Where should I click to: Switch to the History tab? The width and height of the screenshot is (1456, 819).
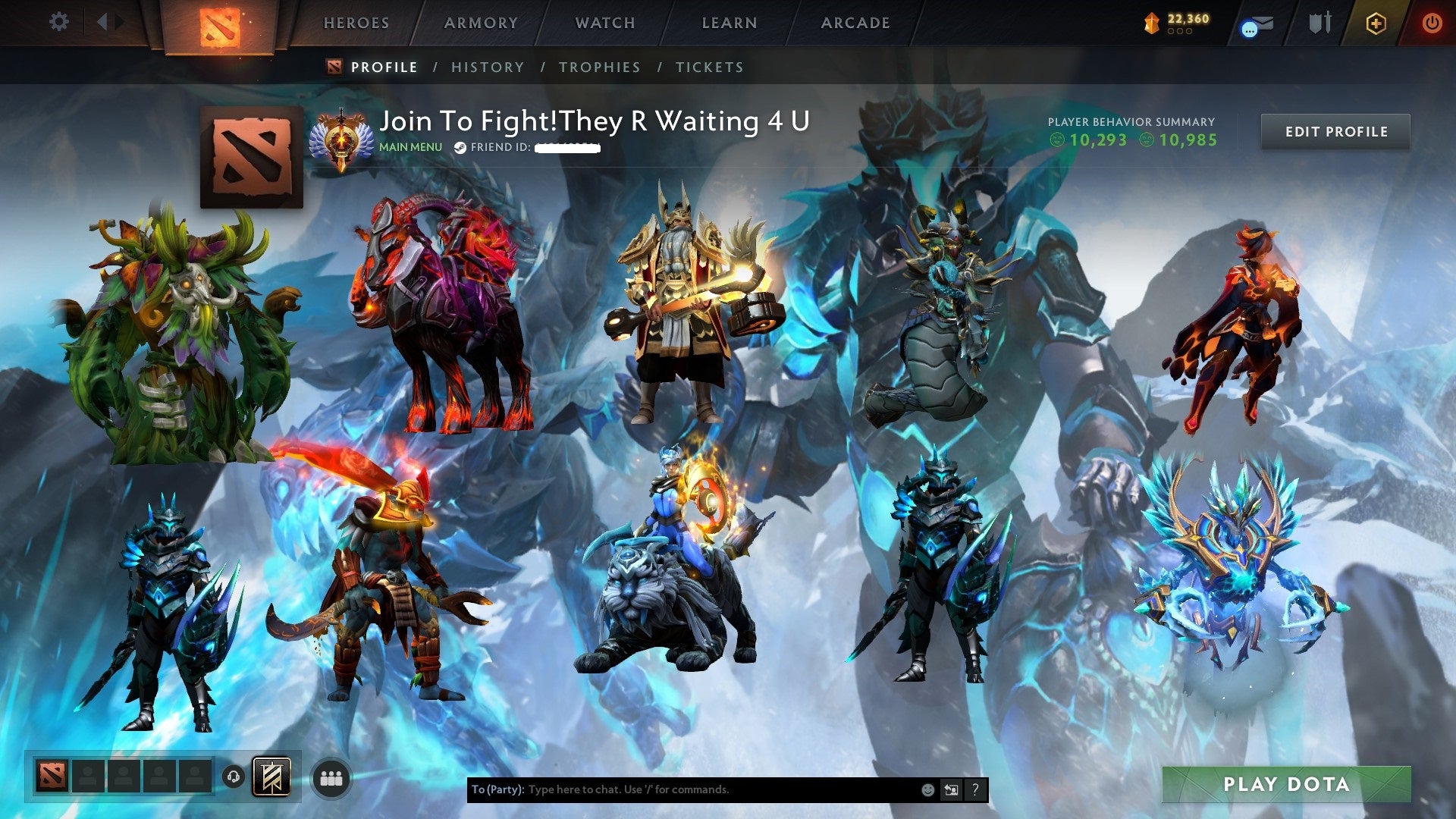click(487, 67)
